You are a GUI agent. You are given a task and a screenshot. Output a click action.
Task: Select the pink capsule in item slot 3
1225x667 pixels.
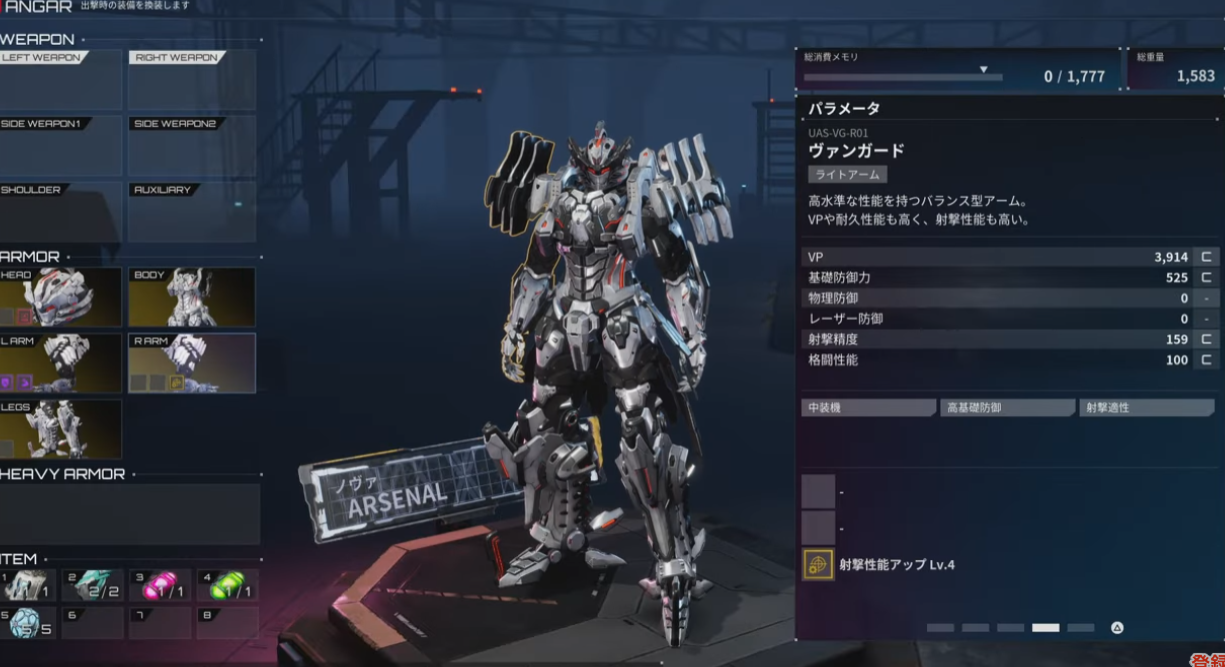coord(159,585)
